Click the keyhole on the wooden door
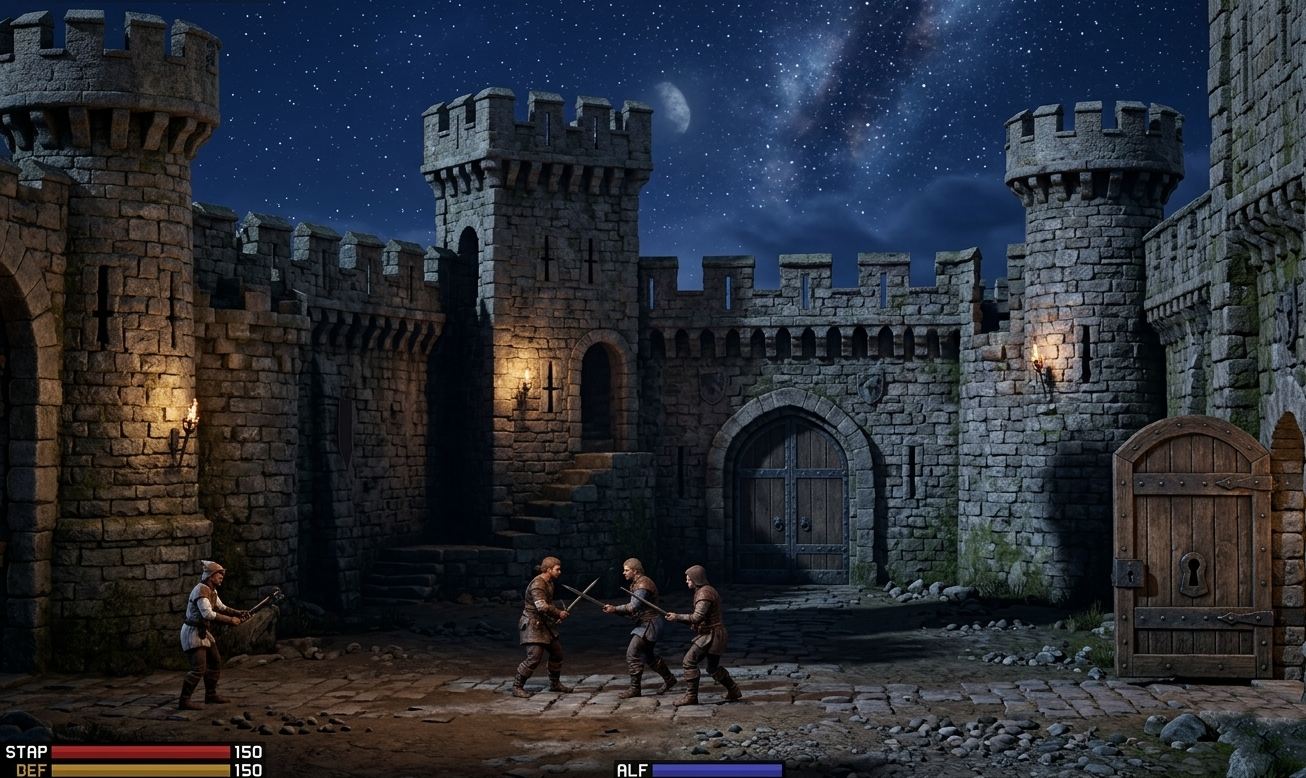Screen dimensions: 1306x778 coord(1195,573)
